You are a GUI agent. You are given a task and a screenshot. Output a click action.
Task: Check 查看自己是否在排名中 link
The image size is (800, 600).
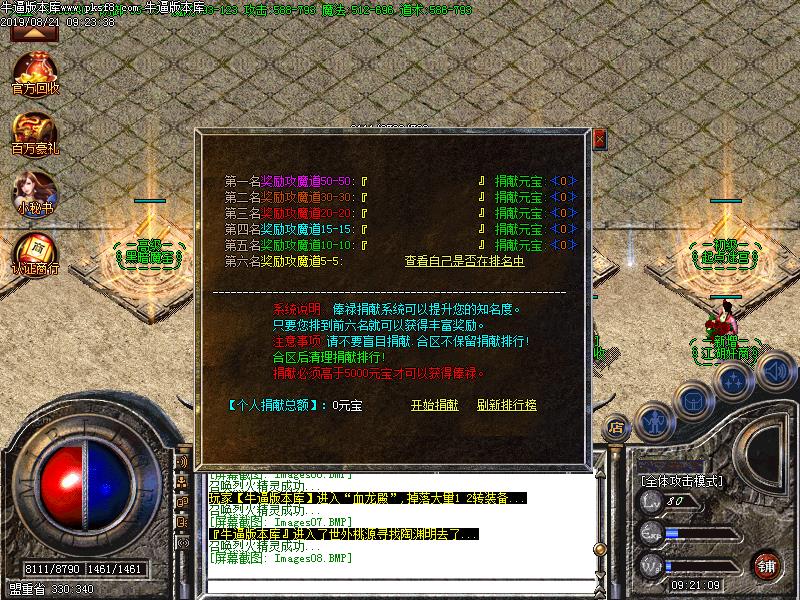(x=464, y=261)
